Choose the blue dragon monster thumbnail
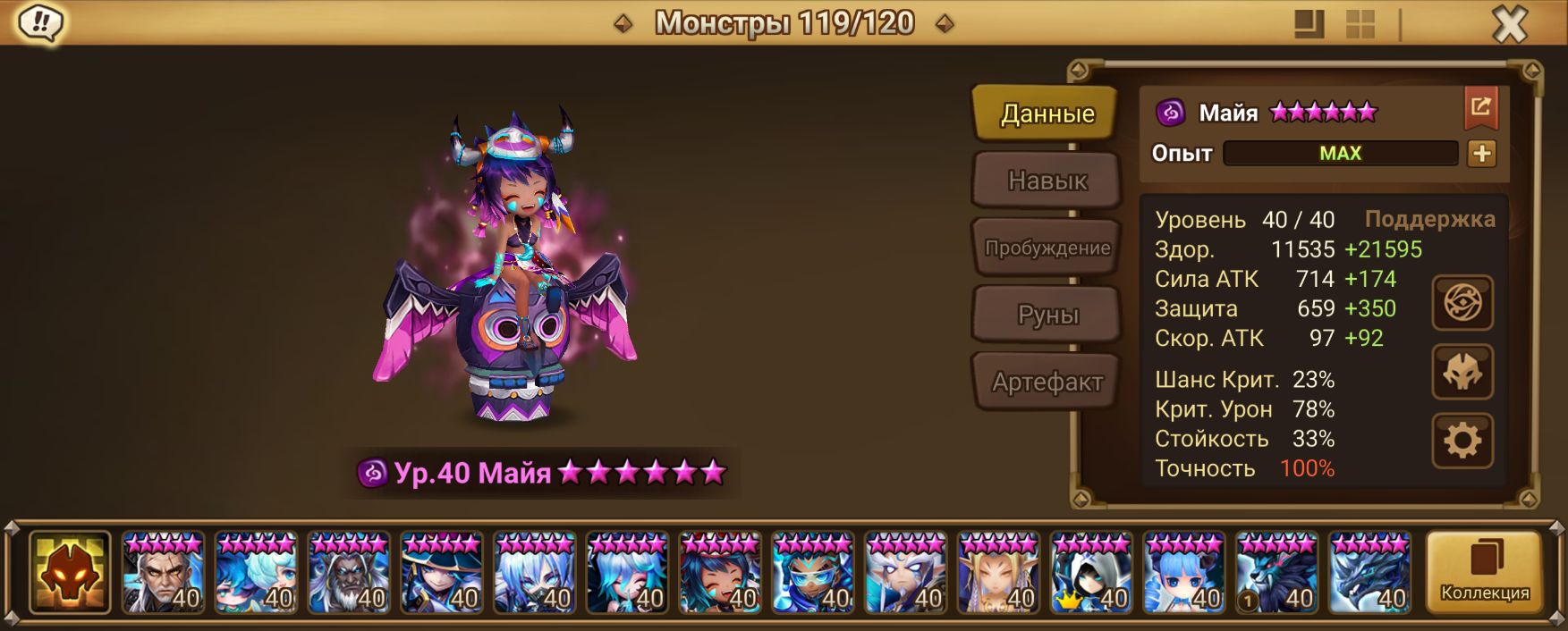1568x631 pixels. (x=1369, y=573)
